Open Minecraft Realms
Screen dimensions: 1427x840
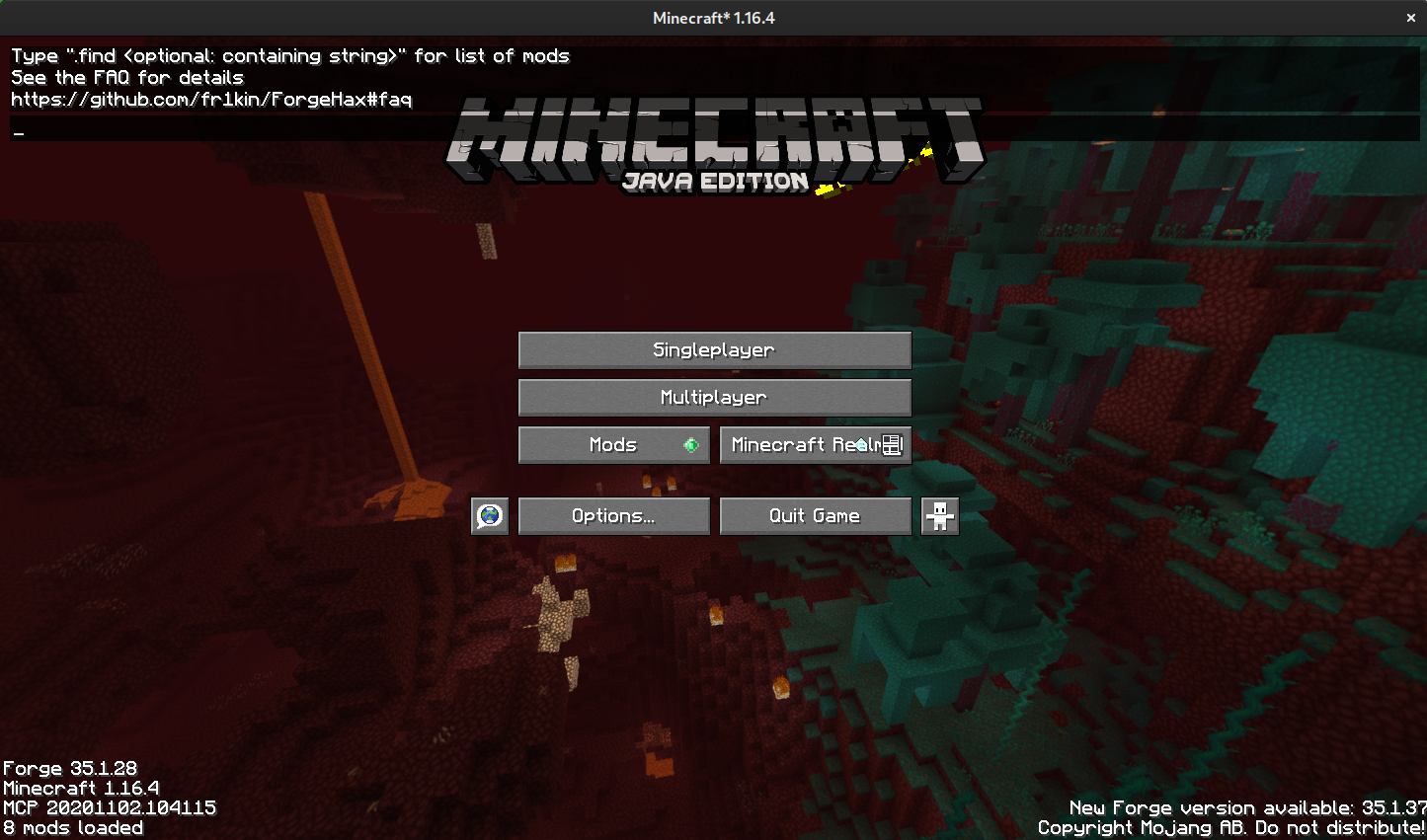(x=808, y=444)
